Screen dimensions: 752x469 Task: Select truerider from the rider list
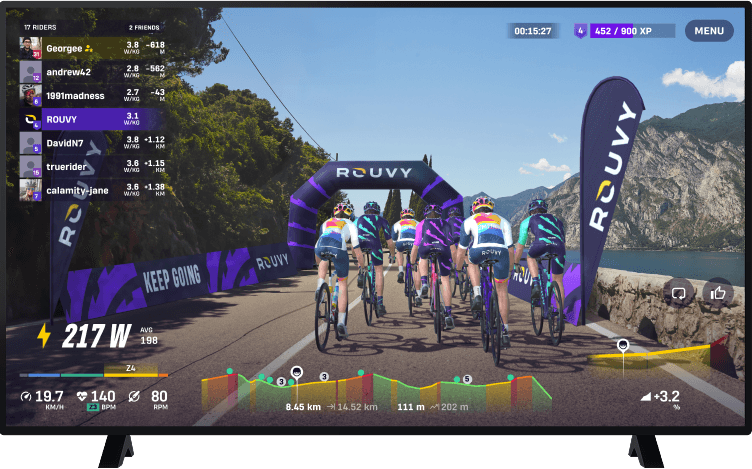92,165
